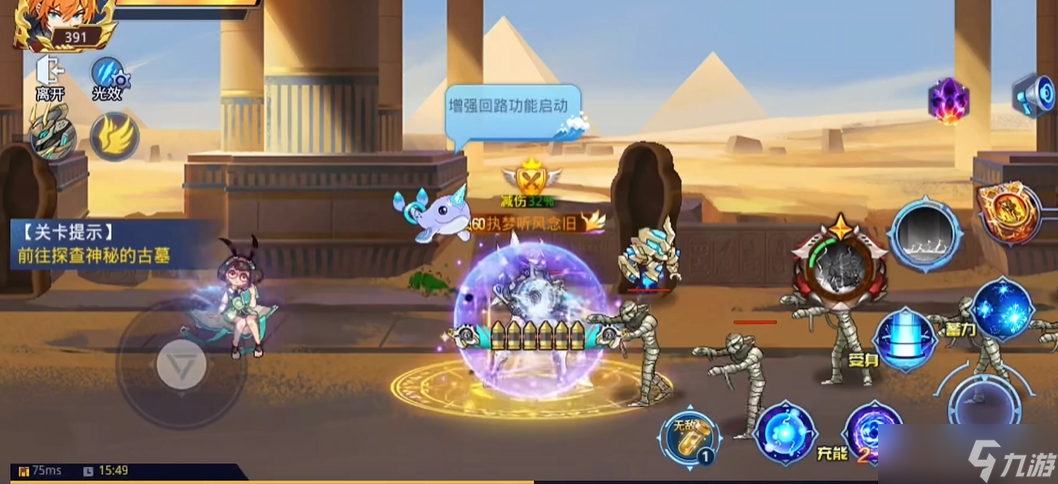Toggle the blue speaker sound icon
The image size is (1058, 484).
point(1036,95)
